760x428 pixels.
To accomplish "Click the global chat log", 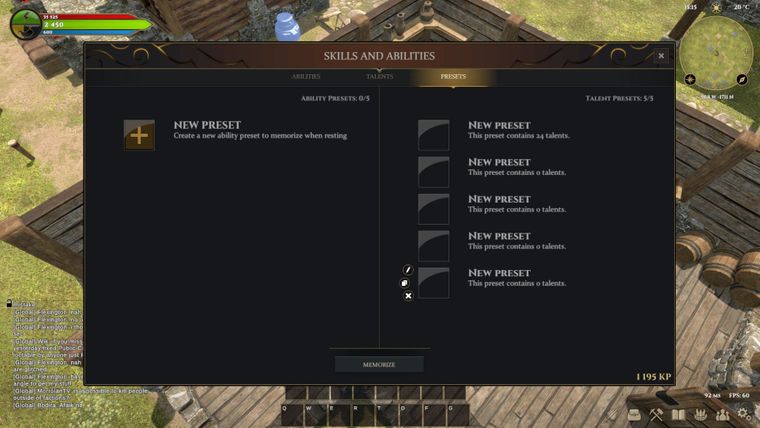I will (x=50, y=355).
